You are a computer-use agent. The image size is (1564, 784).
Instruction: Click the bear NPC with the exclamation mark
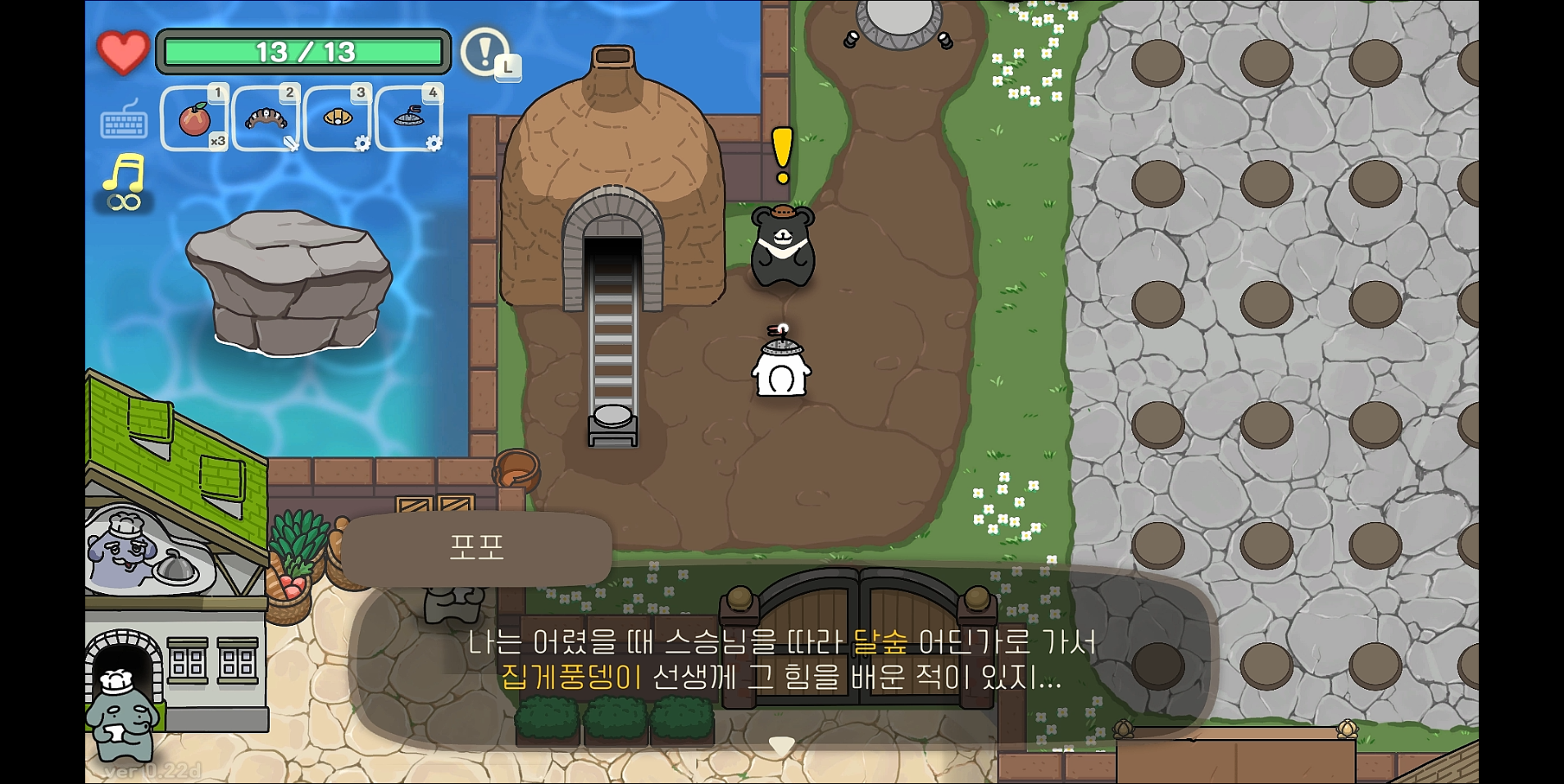click(x=783, y=246)
